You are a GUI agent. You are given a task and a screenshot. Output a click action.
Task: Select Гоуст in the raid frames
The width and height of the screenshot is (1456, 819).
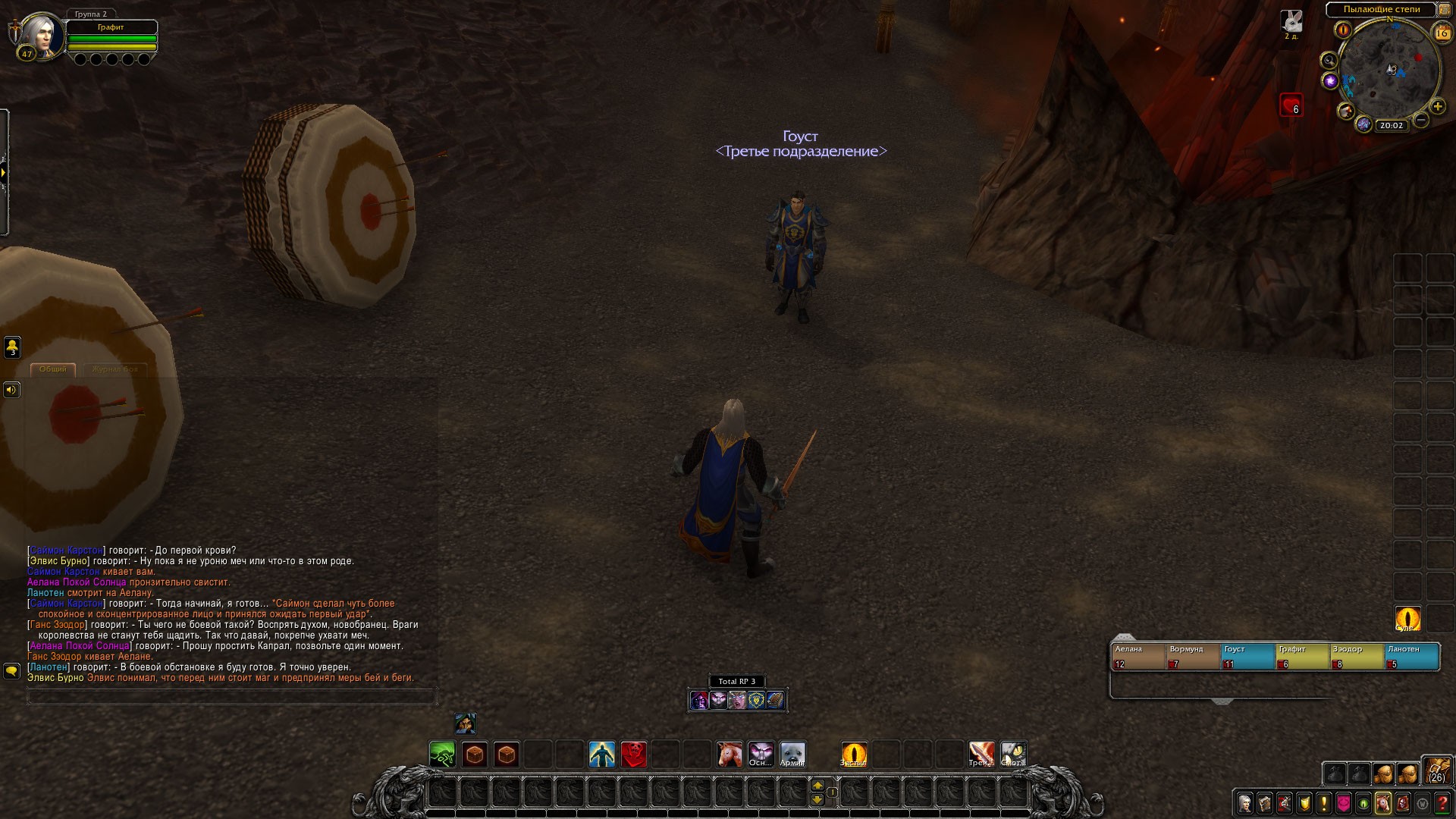(1247, 657)
